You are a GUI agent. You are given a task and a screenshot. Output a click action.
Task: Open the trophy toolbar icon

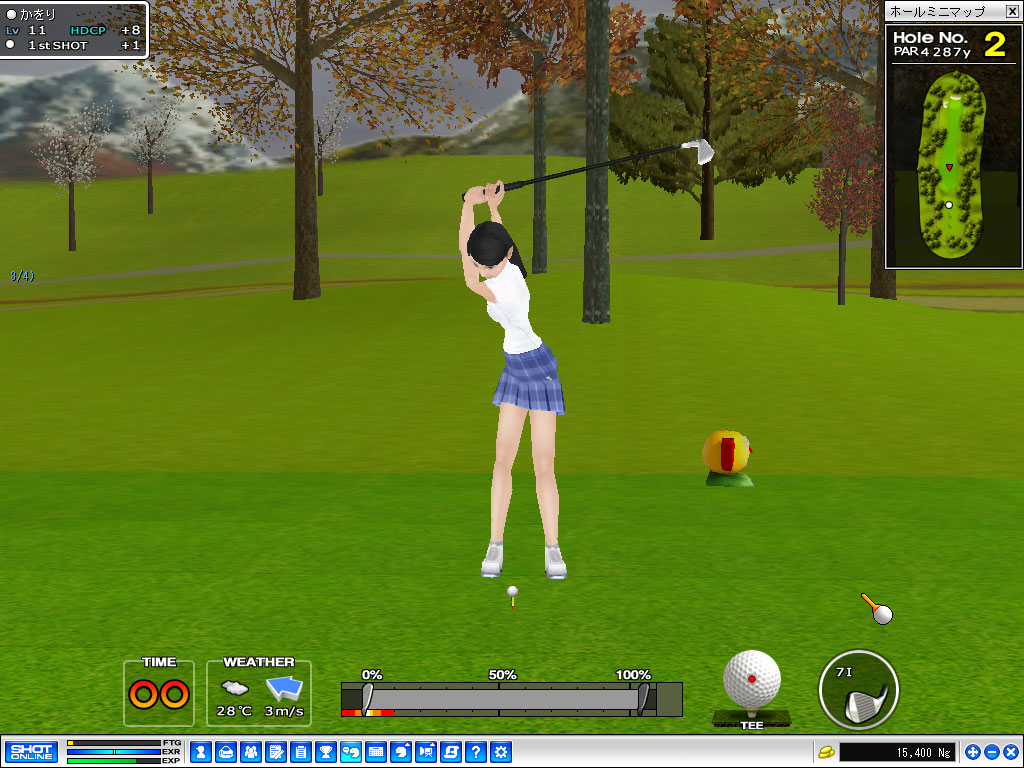[325, 751]
